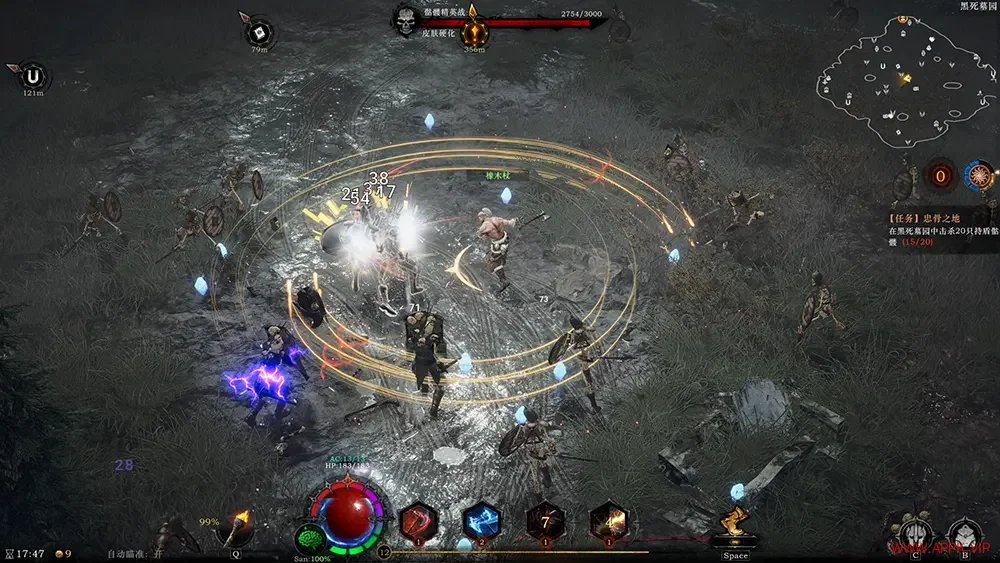Use the torch item slot

[x=237, y=527]
